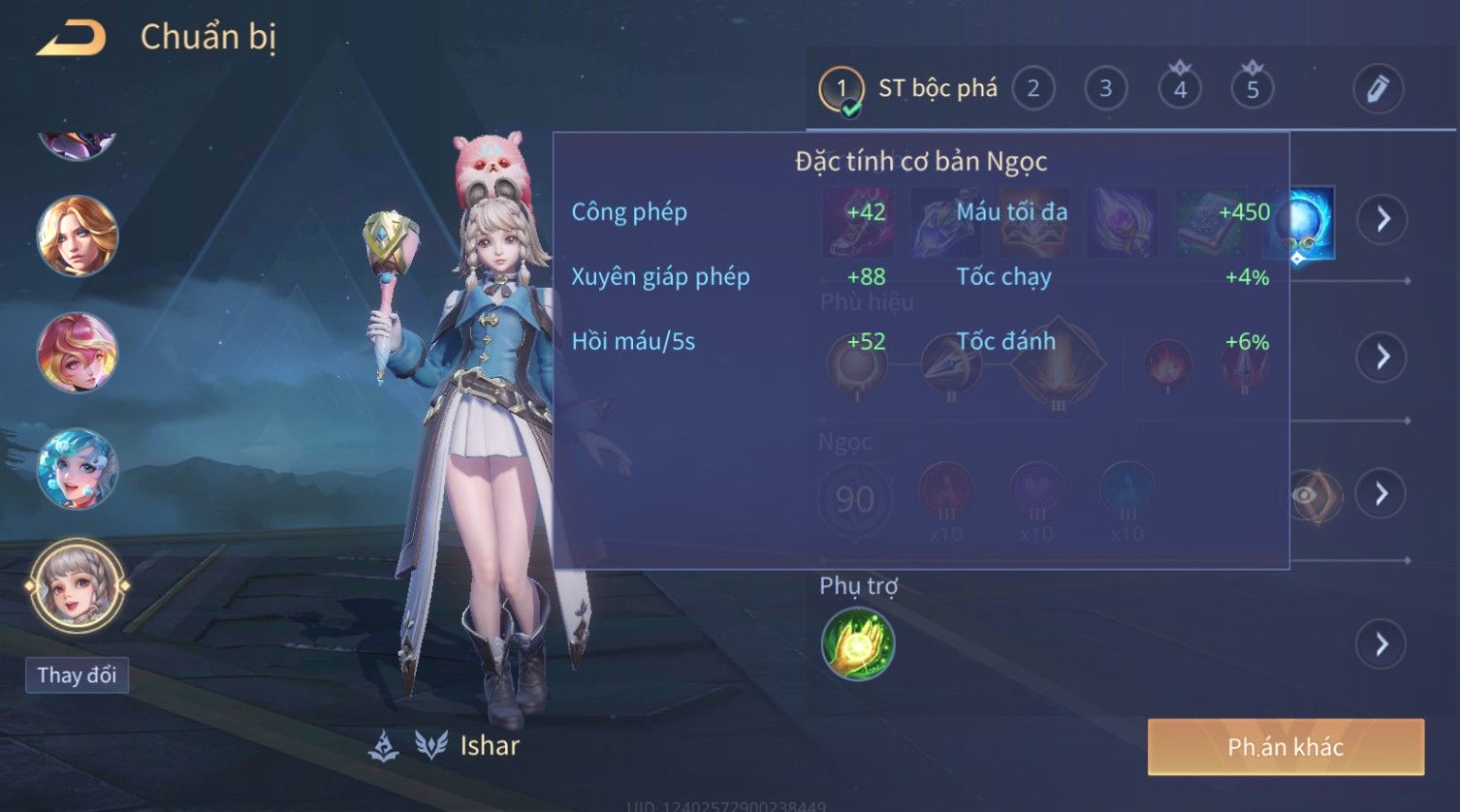The image size is (1460, 812).
Task: Choose the pink-haired hero portrait
Action: (77, 352)
